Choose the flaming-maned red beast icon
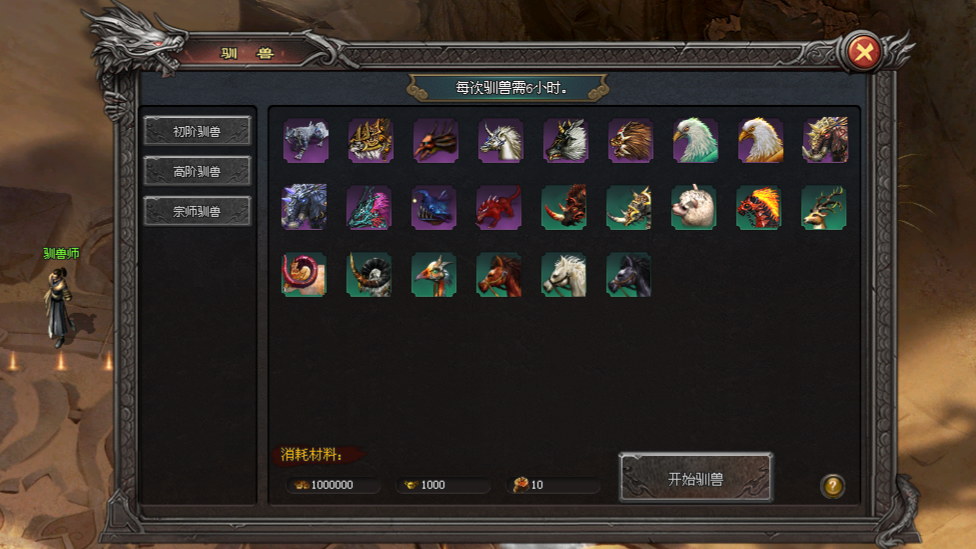Screen dimensions: 976x549 point(759,207)
